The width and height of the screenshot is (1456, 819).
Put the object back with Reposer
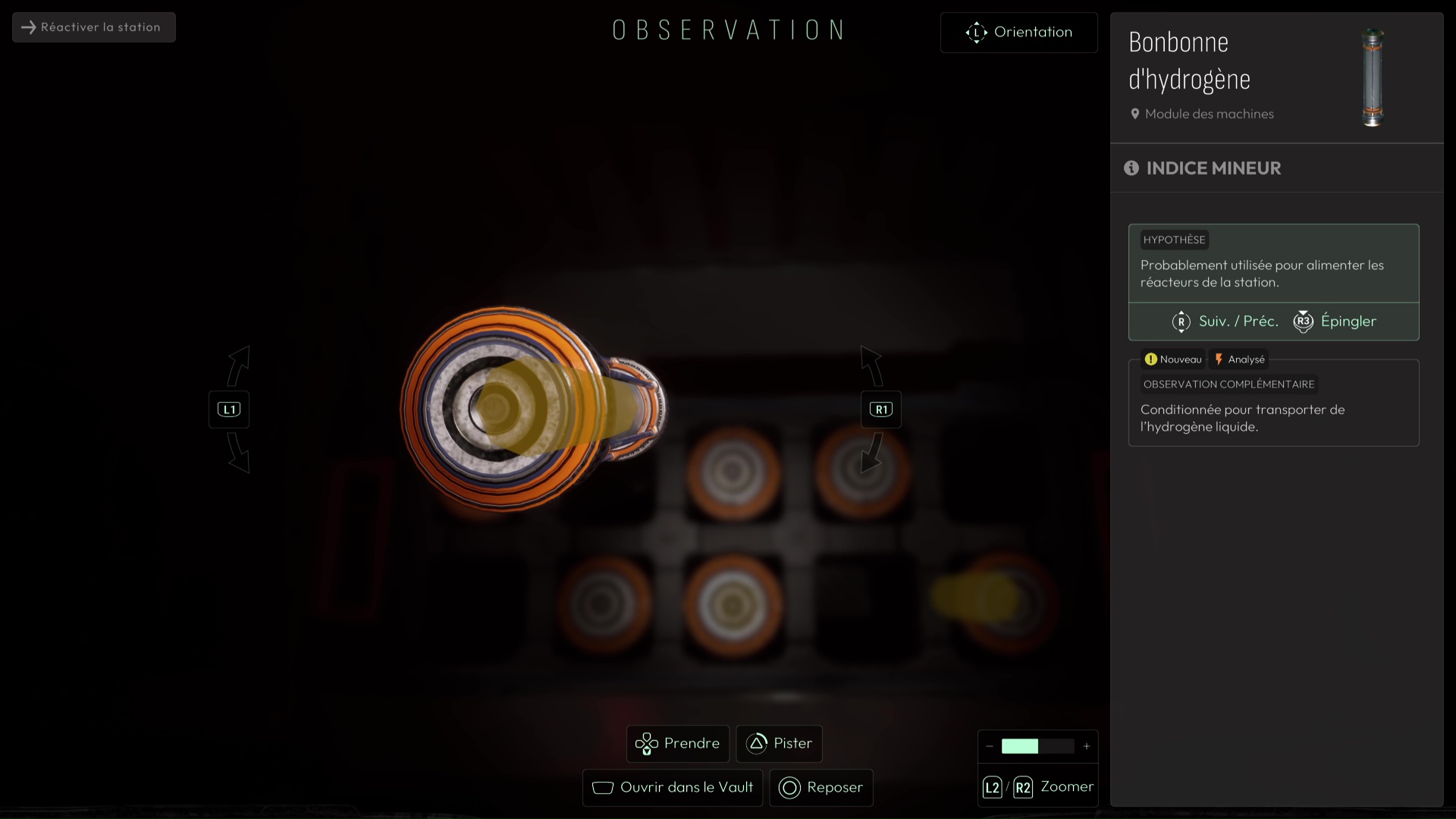pyautogui.click(x=821, y=787)
